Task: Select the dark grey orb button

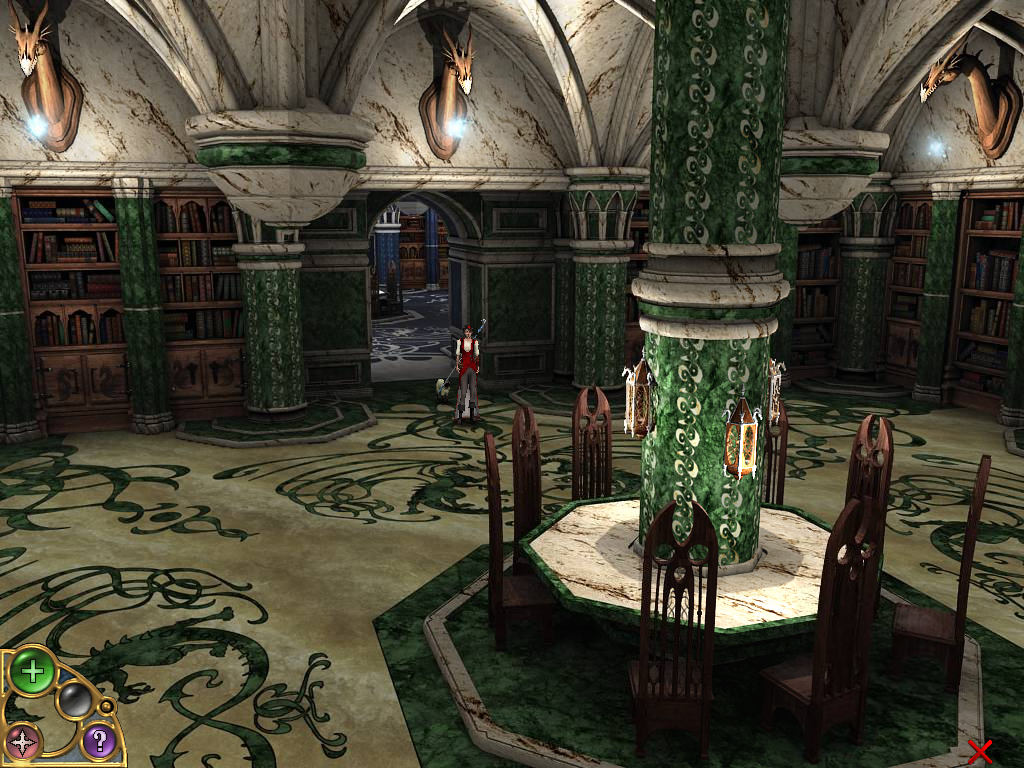Action: click(75, 700)
